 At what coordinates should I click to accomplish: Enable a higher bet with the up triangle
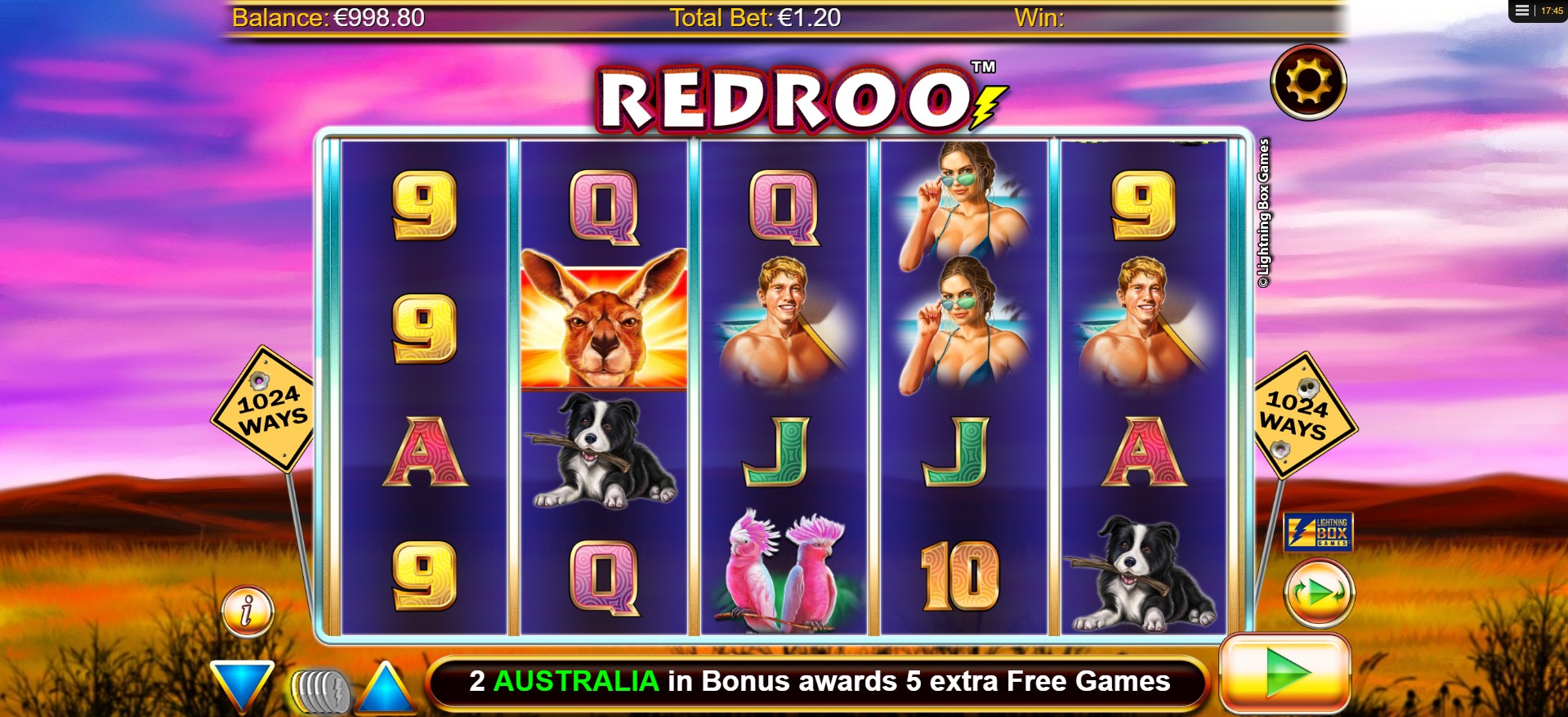point(385,691)
